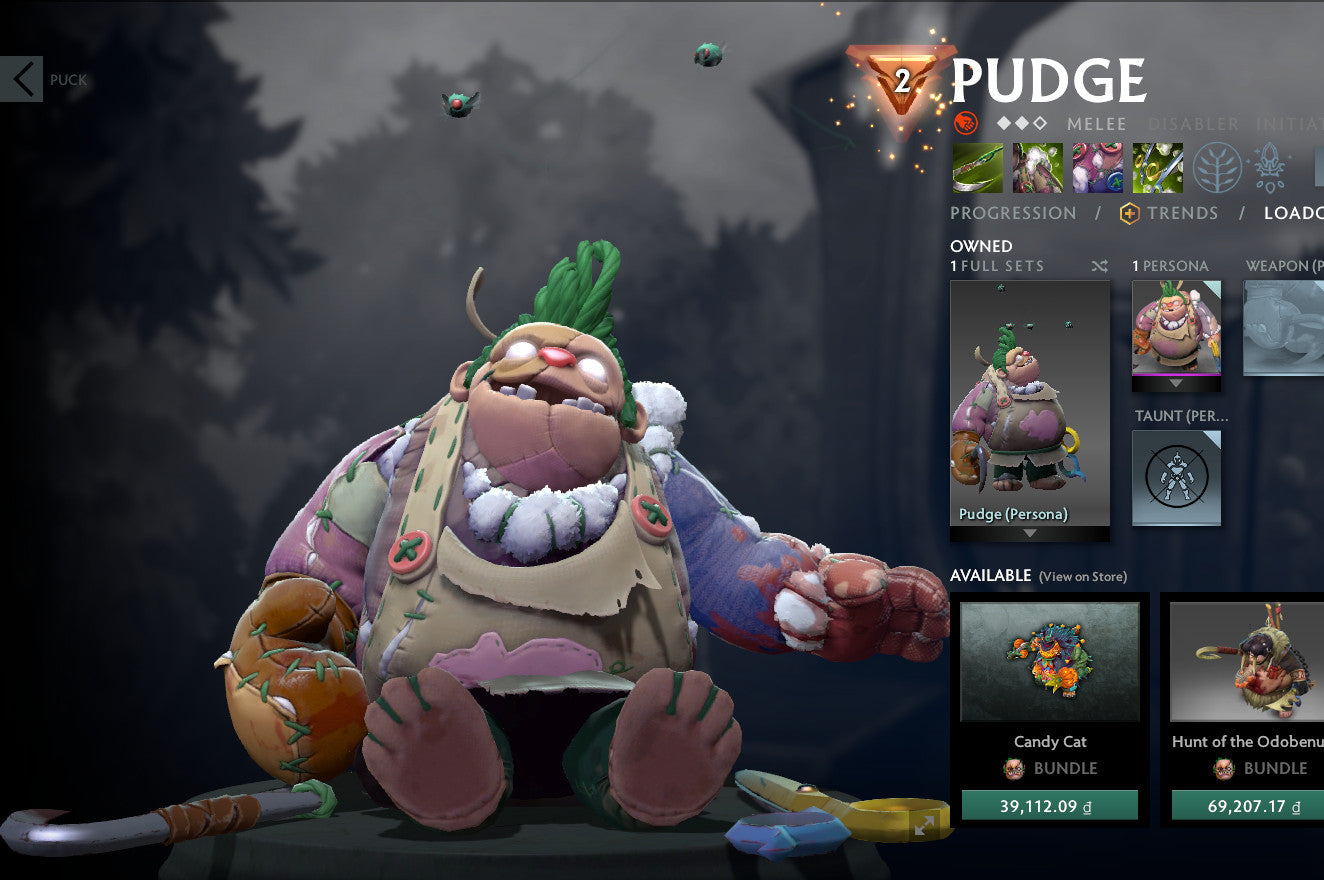Switch to the Progression tab

pos(1014,213)
